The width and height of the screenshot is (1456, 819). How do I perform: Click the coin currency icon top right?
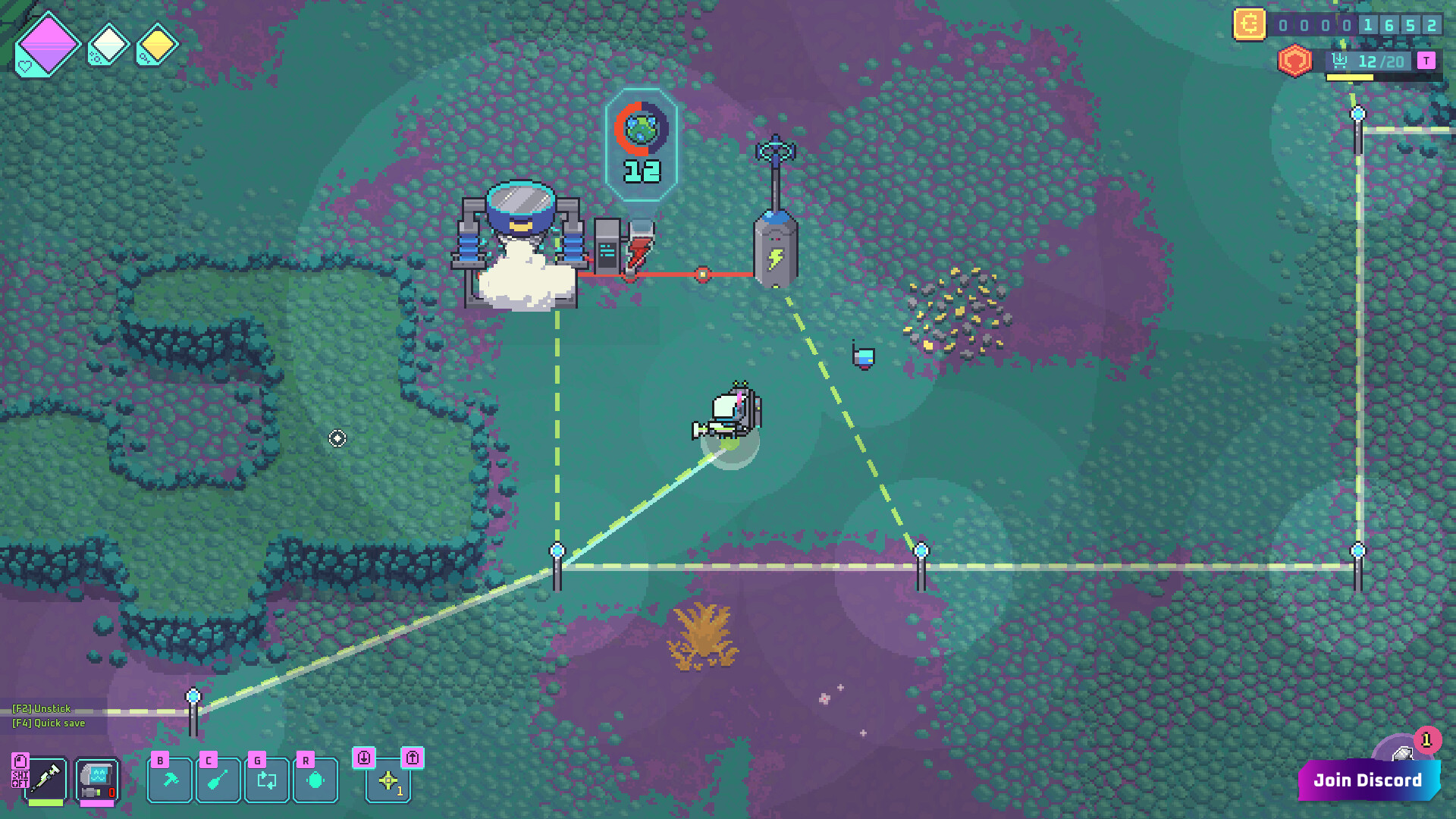coord(1249,25)
